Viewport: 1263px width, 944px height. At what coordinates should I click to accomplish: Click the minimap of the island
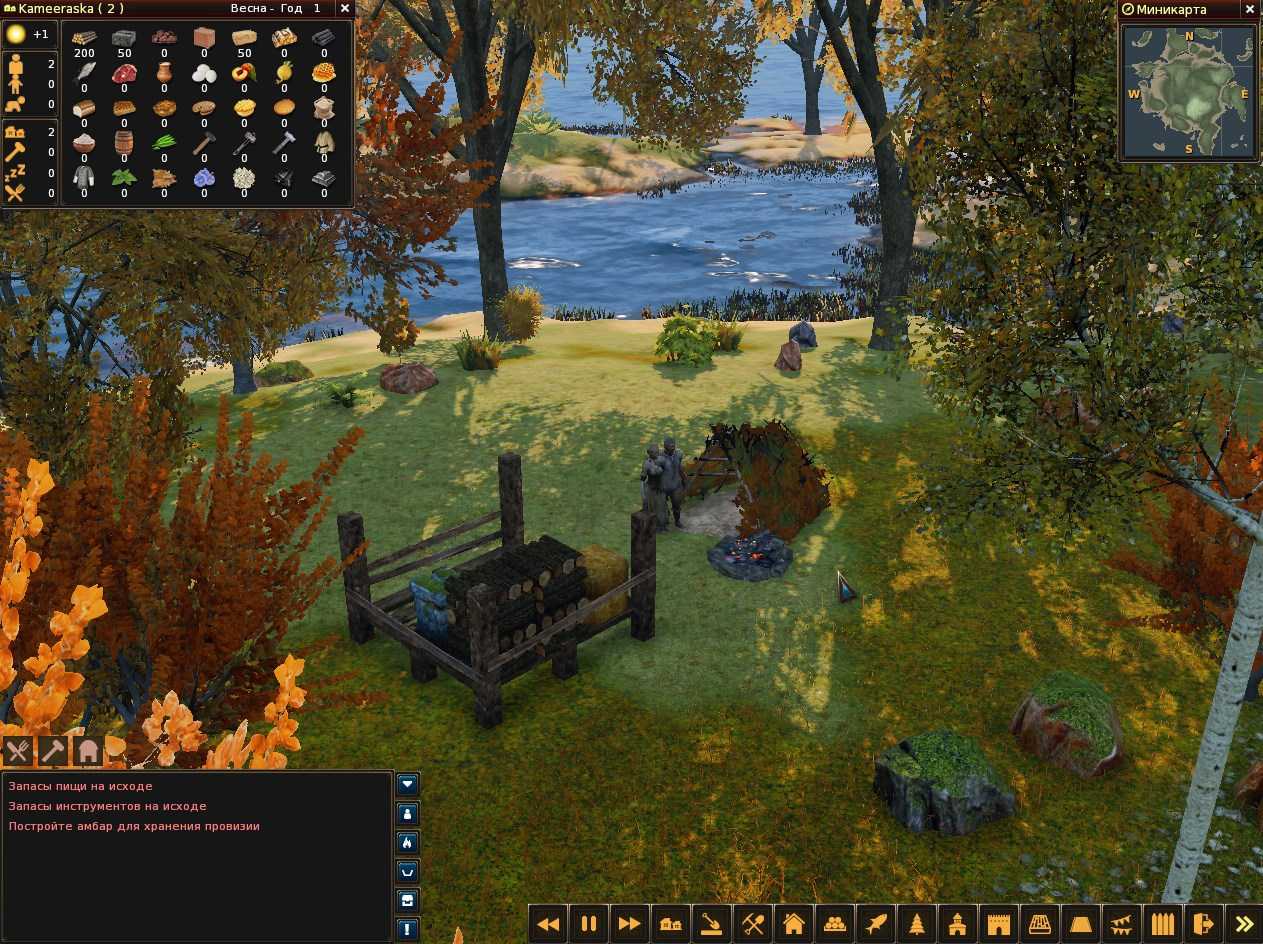1188,89
